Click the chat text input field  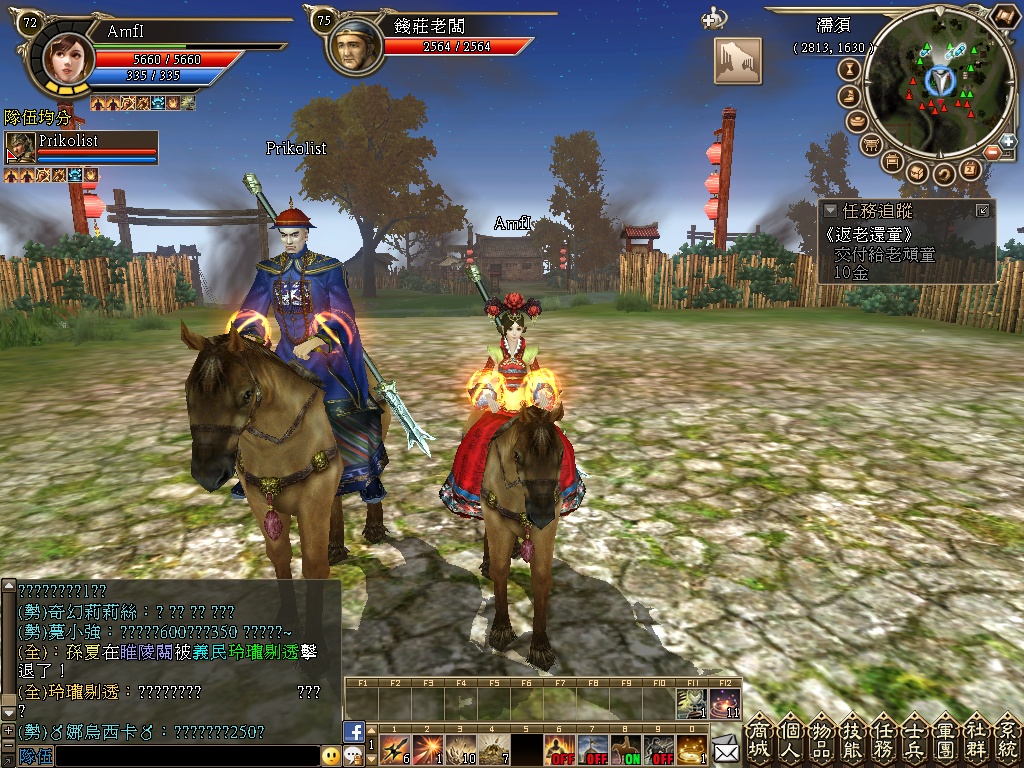click(x=186, y=757)
